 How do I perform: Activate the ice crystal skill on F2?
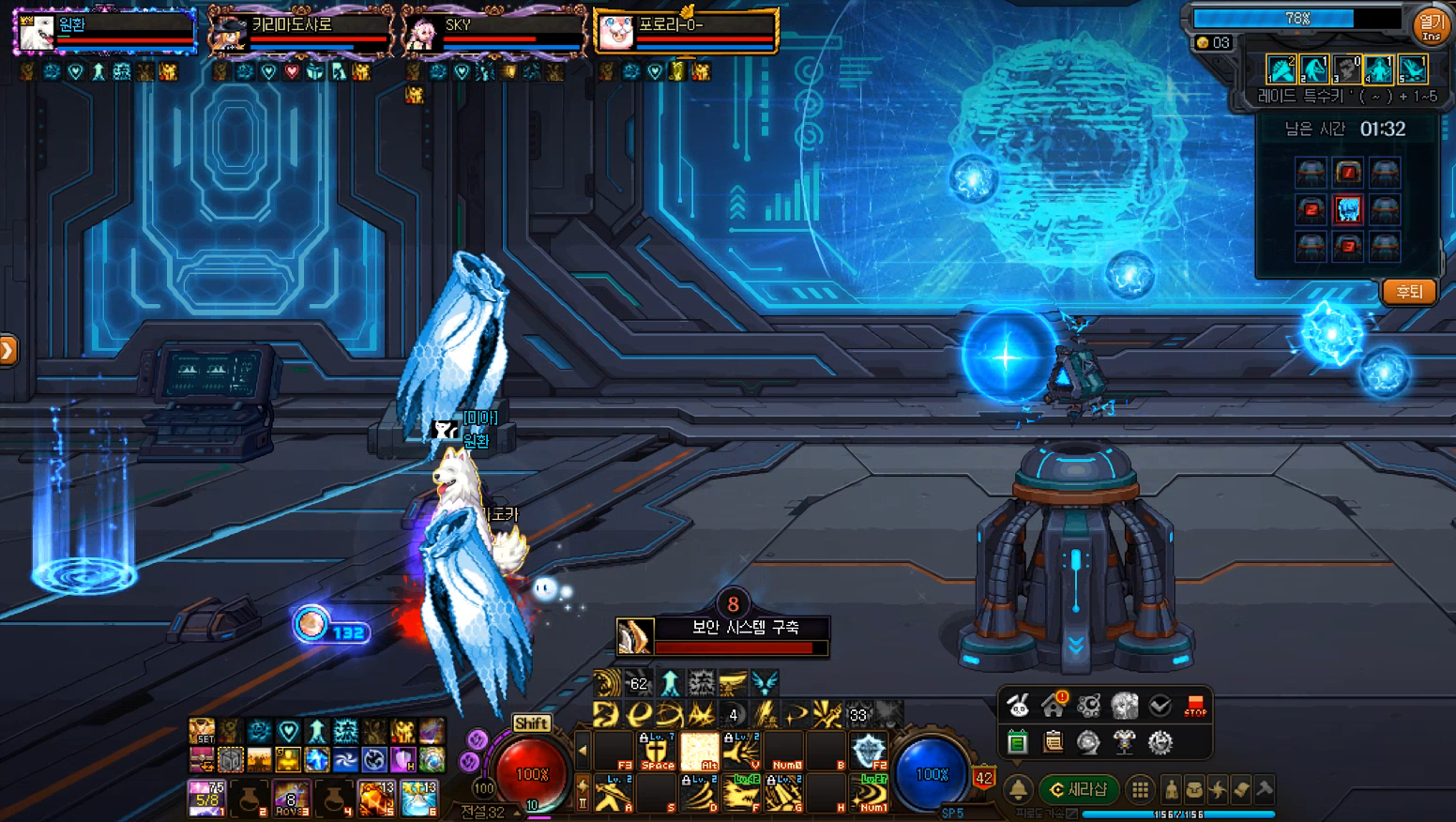pyautogui.click(x=869, y=751)
